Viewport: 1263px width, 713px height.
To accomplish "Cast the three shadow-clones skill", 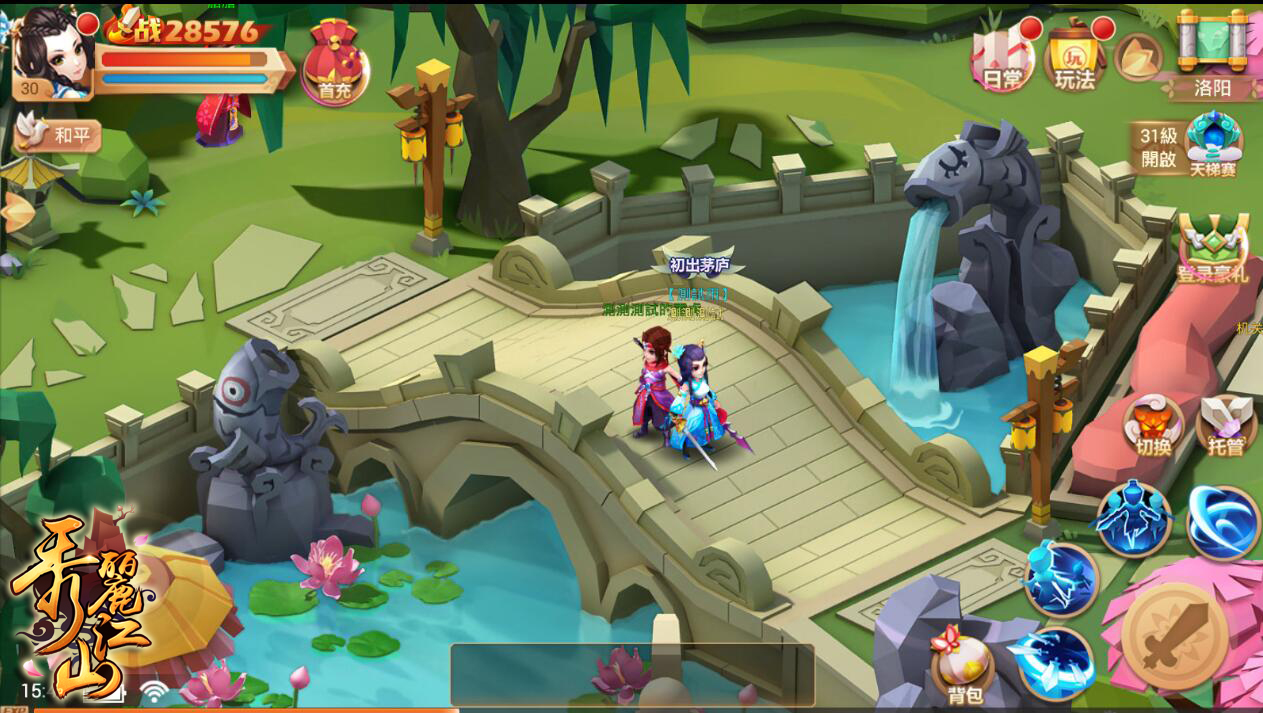I will pos(1133,518).
